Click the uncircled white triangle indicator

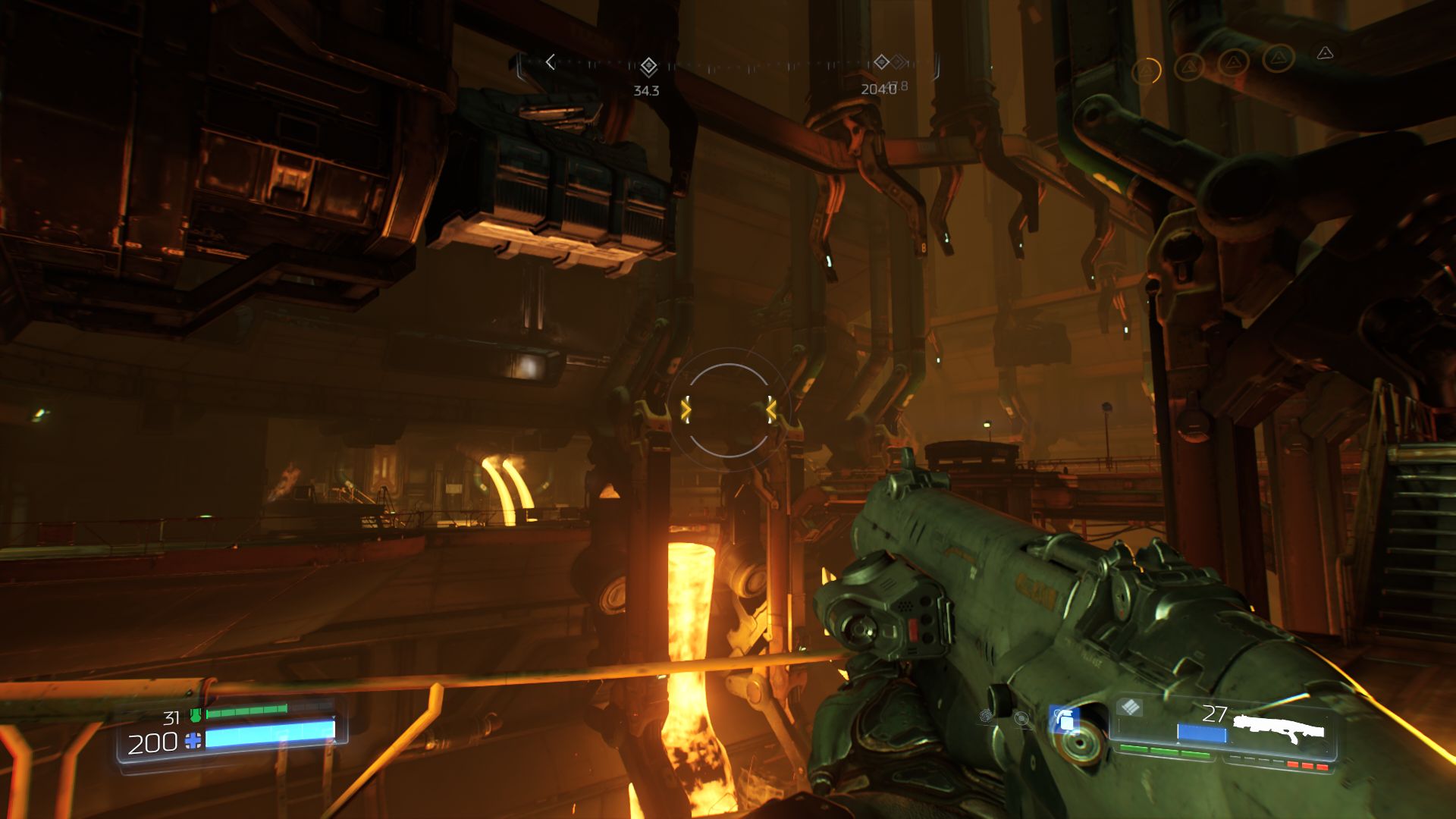pyautogui.click(x=1325, y=53)
